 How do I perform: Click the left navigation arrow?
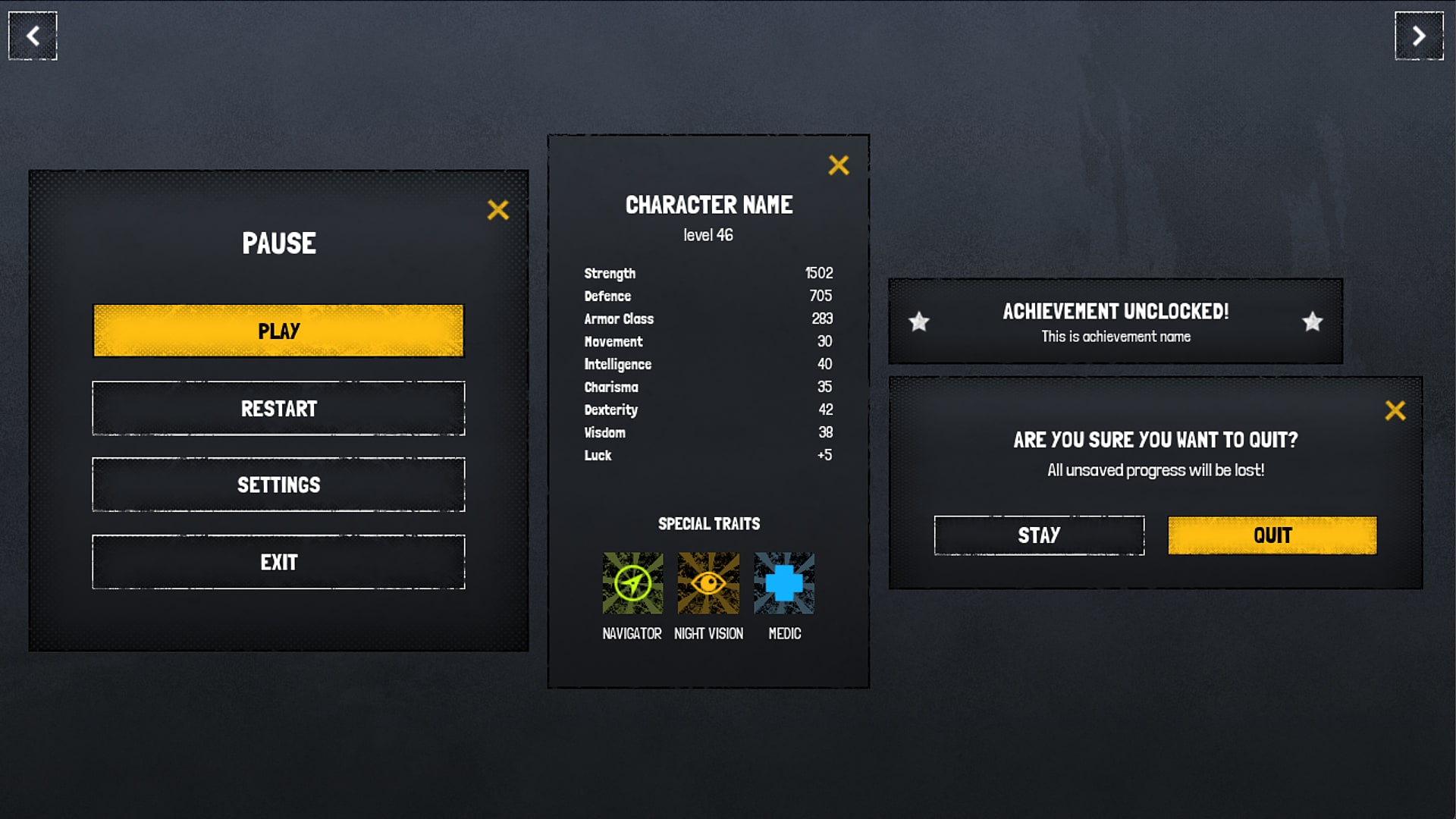(x=32, y=36)
